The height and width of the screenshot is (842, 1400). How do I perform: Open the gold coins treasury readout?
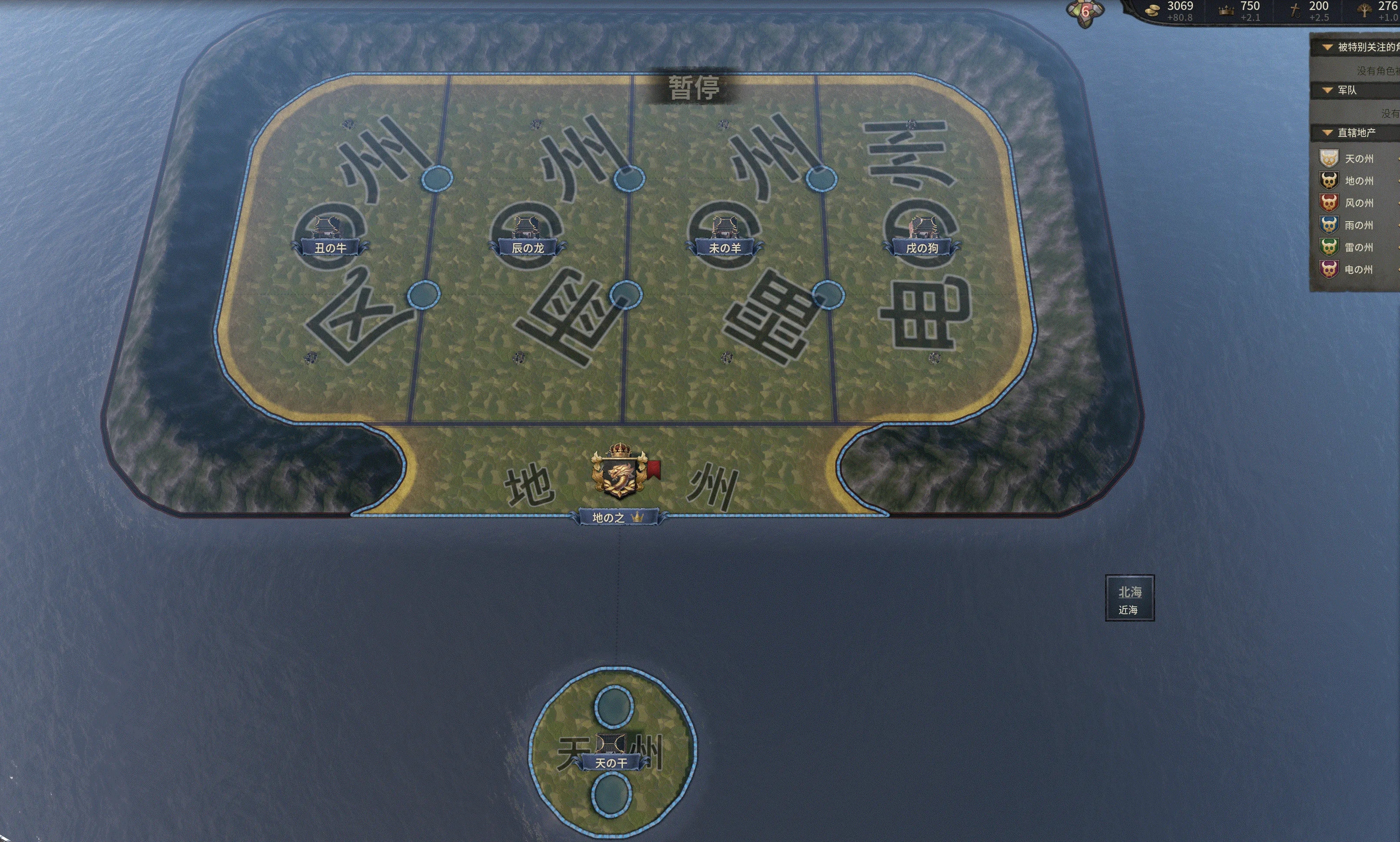tap(1173, 10)
